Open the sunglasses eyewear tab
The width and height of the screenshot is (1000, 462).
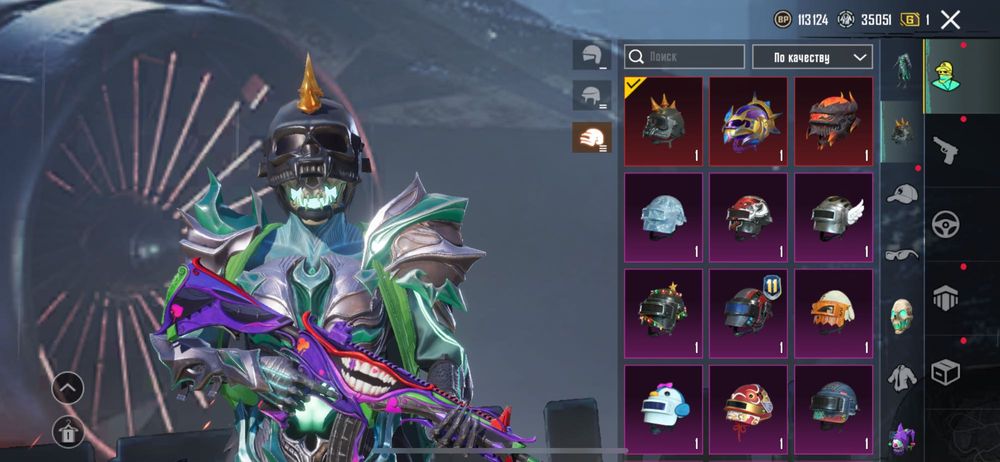pyautogui.click(x=902, y=254)
